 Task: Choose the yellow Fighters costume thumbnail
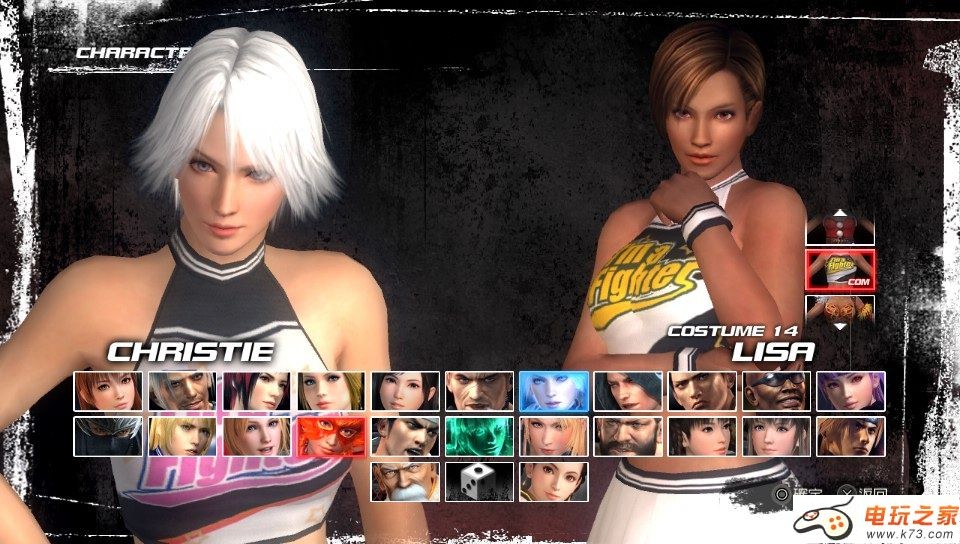point(840,269)
